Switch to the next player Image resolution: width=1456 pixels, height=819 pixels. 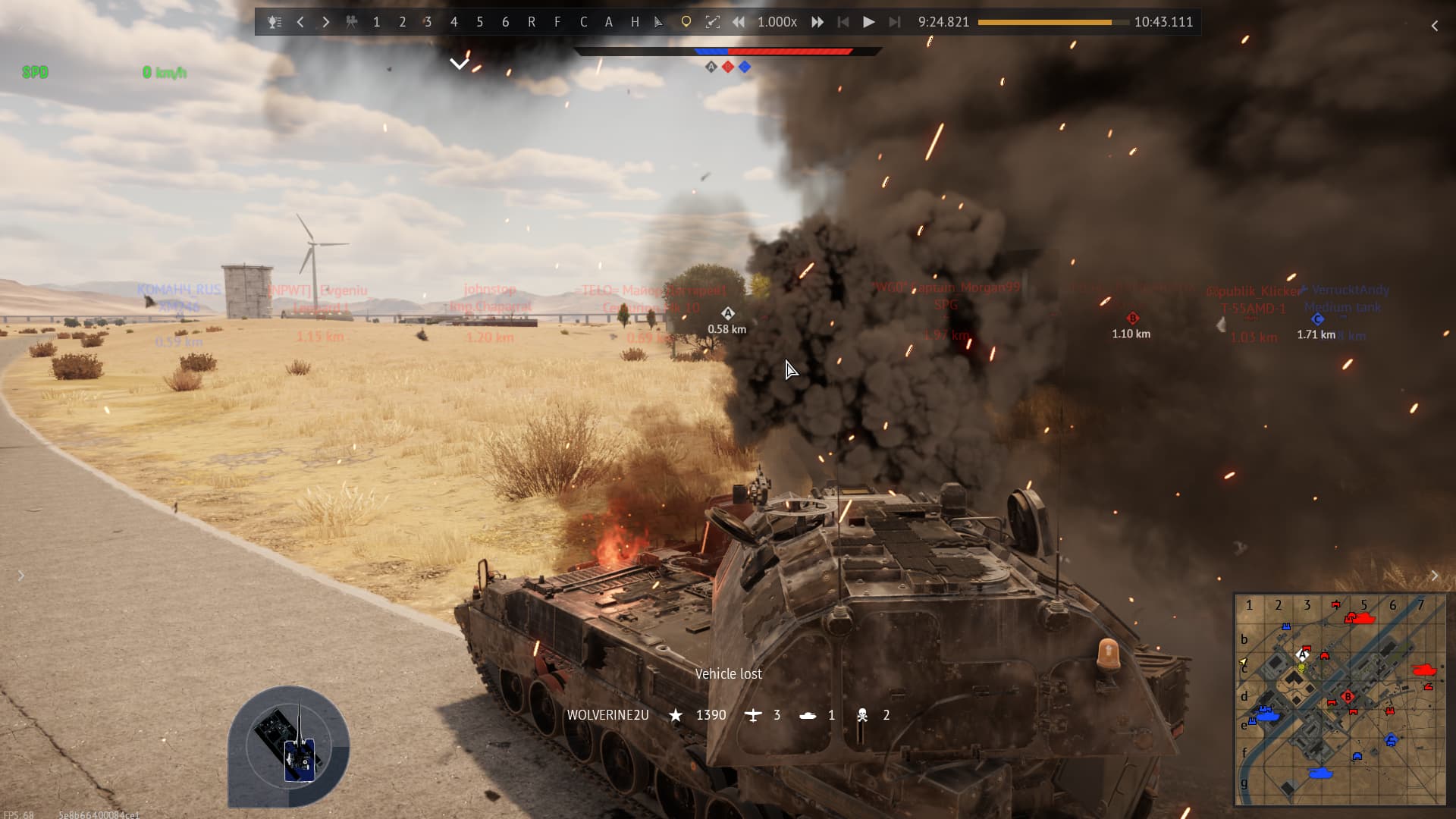pyautogui.click(x=326, y=22)
